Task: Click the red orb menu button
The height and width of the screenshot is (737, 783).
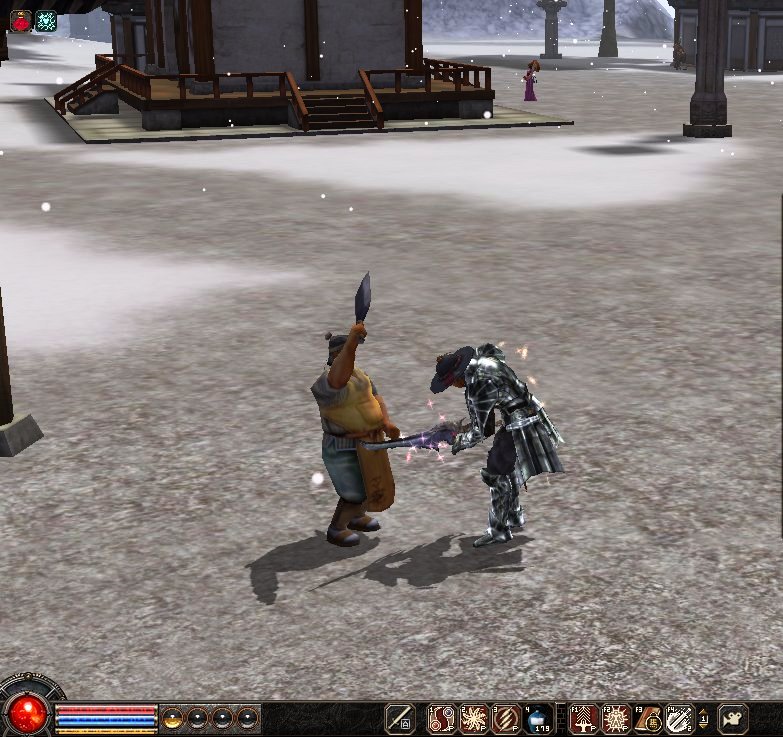Action: pos(29,713)
